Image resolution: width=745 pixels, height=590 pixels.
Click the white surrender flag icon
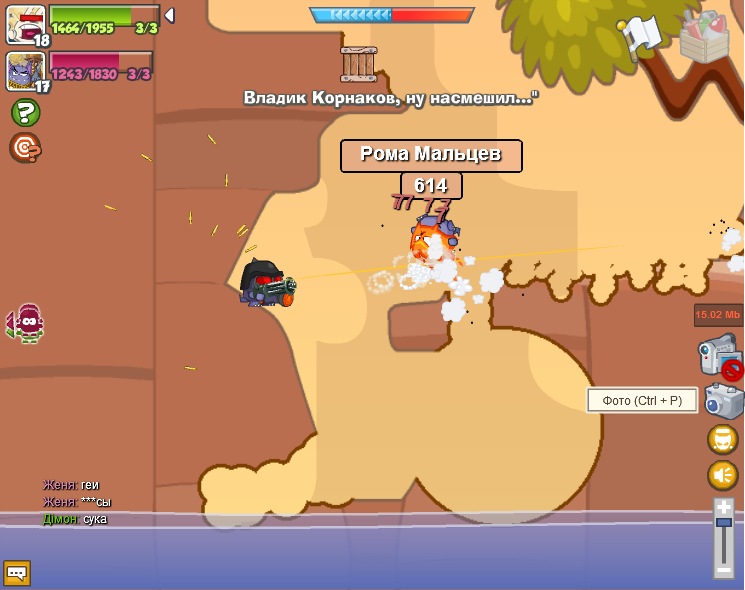point(641,34)
